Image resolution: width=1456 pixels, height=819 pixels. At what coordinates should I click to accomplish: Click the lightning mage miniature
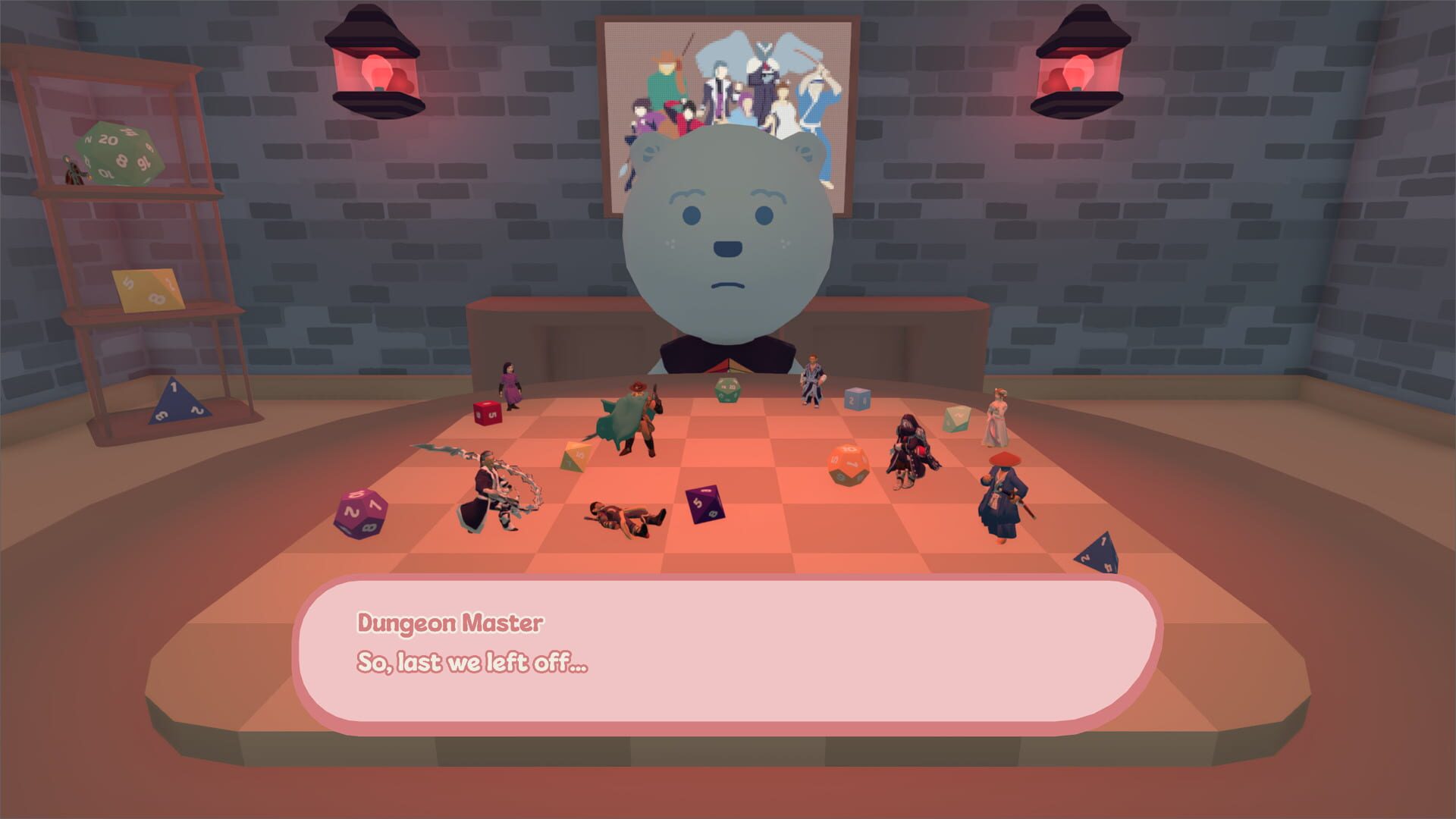[x=485, y=493]
